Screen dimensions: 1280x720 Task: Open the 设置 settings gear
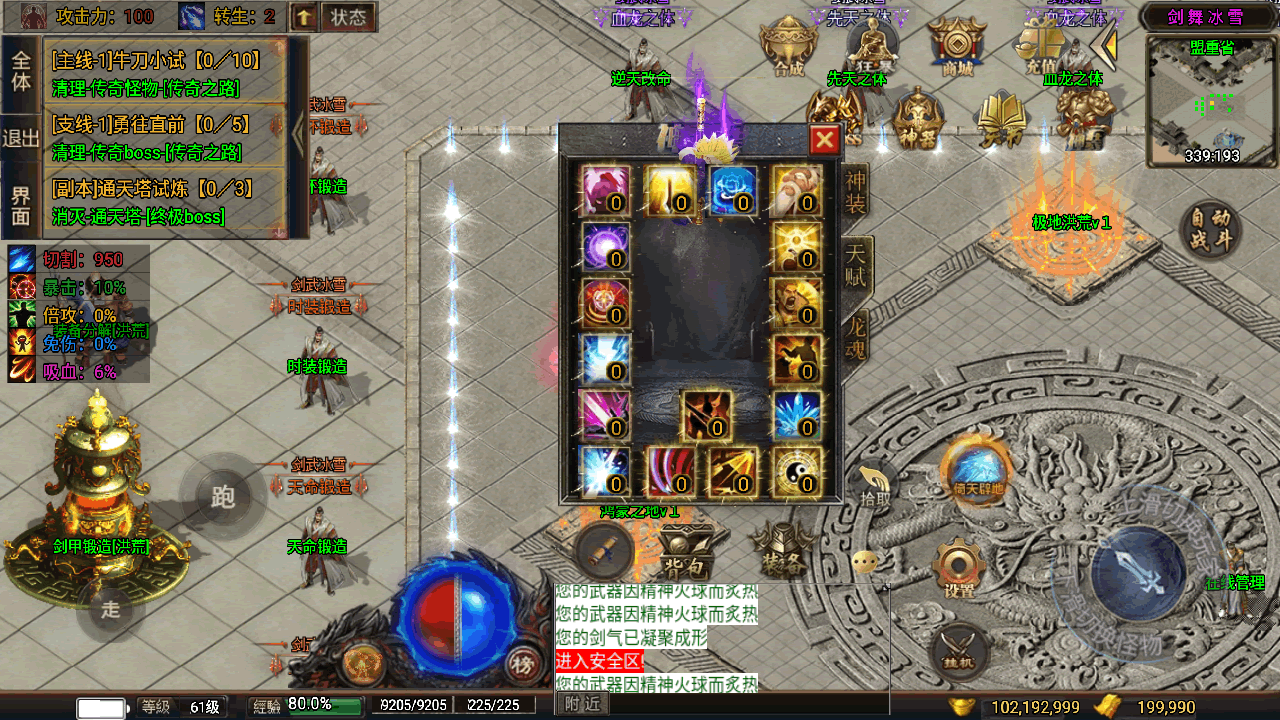click(x=960, y=570)
